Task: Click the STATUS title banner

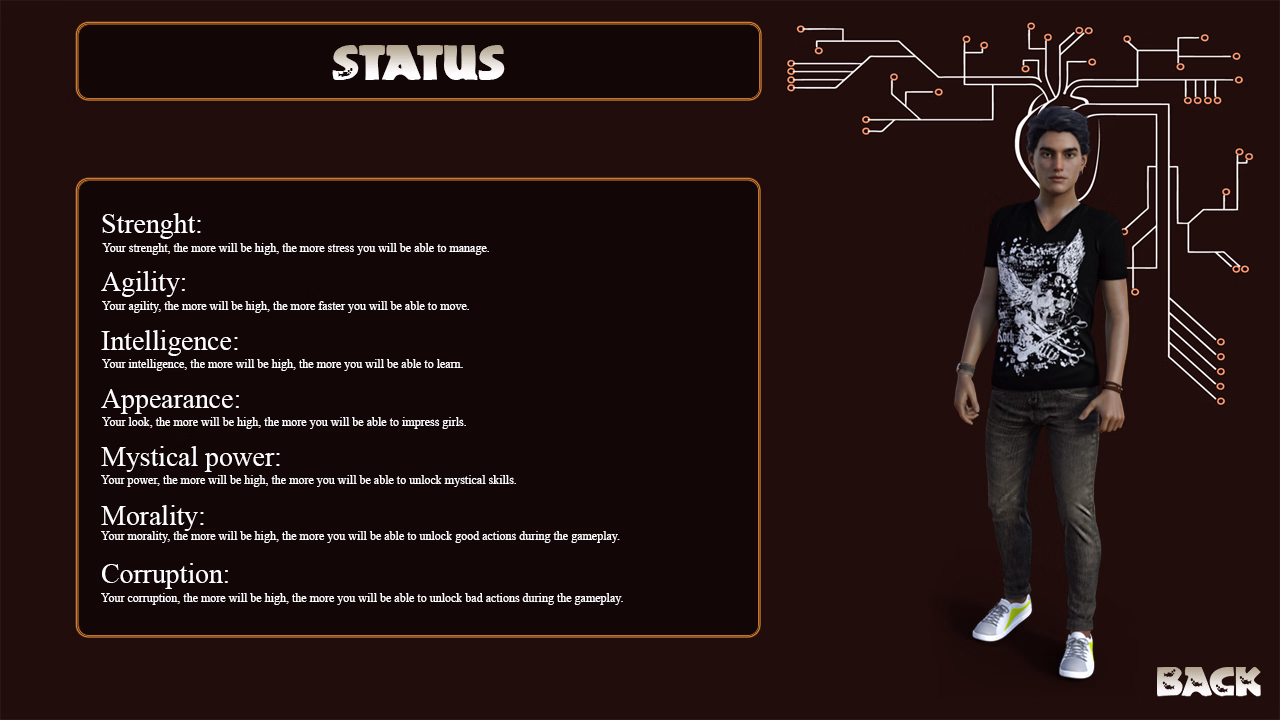Action: pyautogui.click(x=418, y=61)
